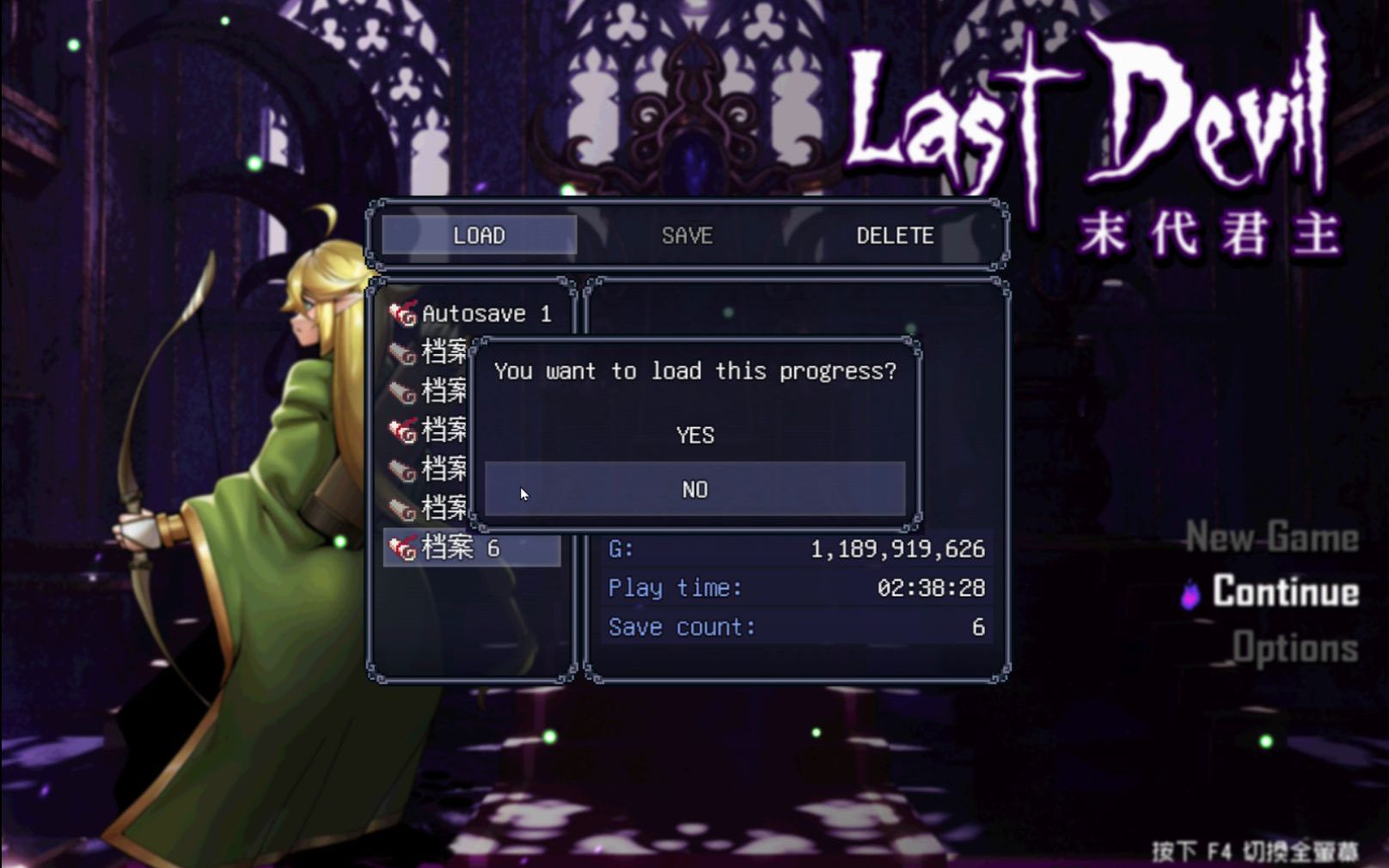
Task: Switch to the SAVE tab
Action: point(687,235)
